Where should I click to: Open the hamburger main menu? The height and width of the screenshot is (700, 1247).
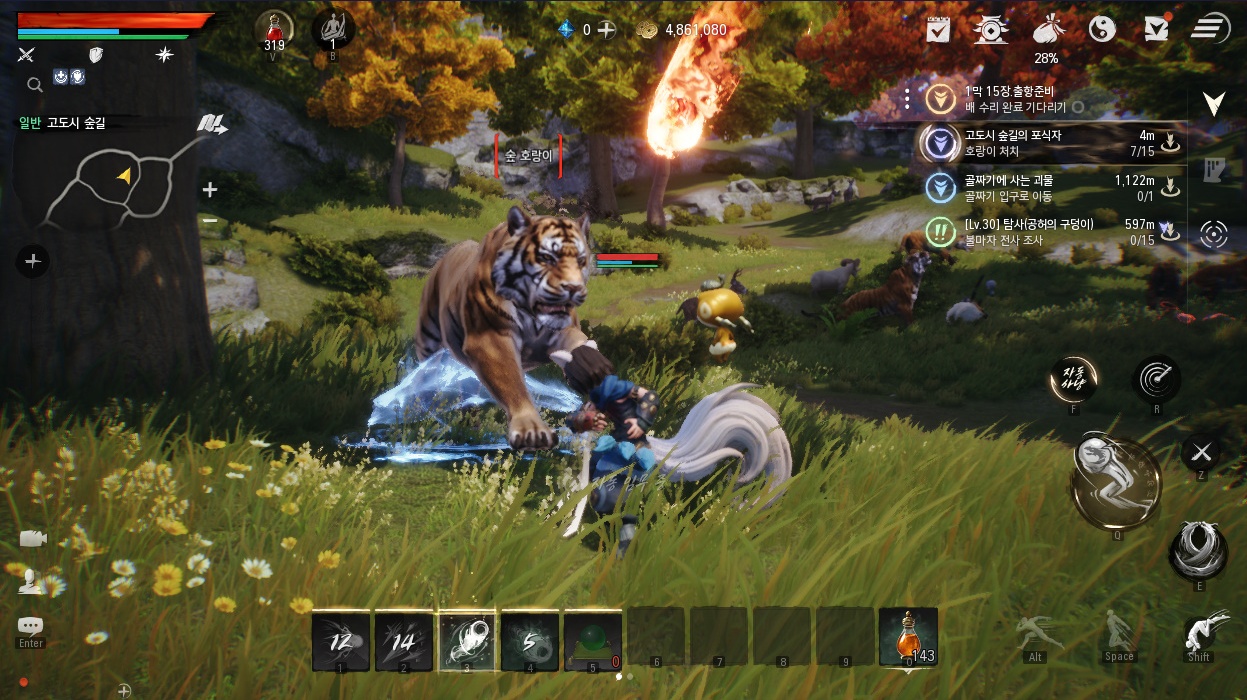tap(1210, 28)
